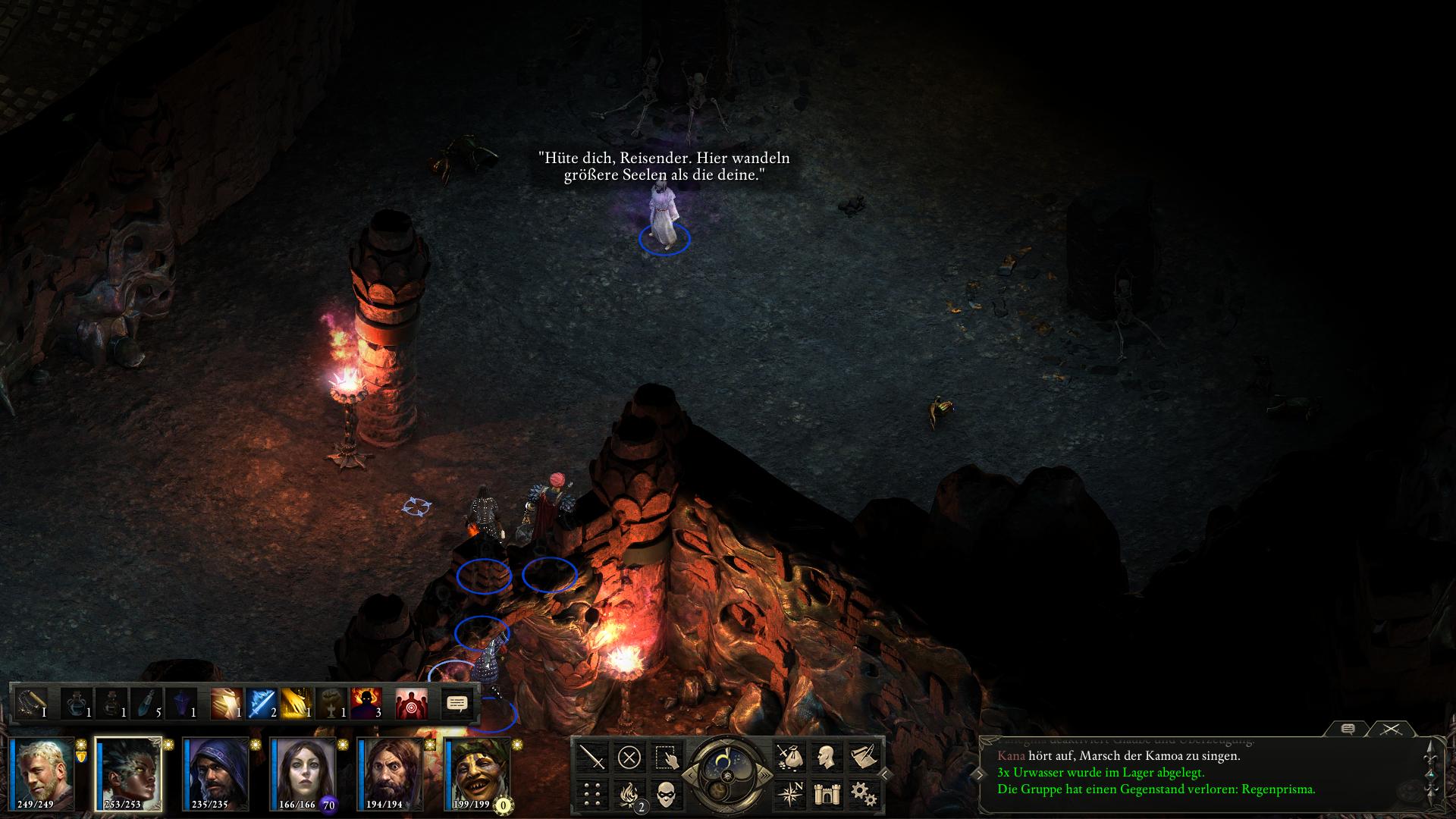Click the select-all party button
This screenshot has height=819, width=1456.
pyautogui.click(x=665, y=757)
